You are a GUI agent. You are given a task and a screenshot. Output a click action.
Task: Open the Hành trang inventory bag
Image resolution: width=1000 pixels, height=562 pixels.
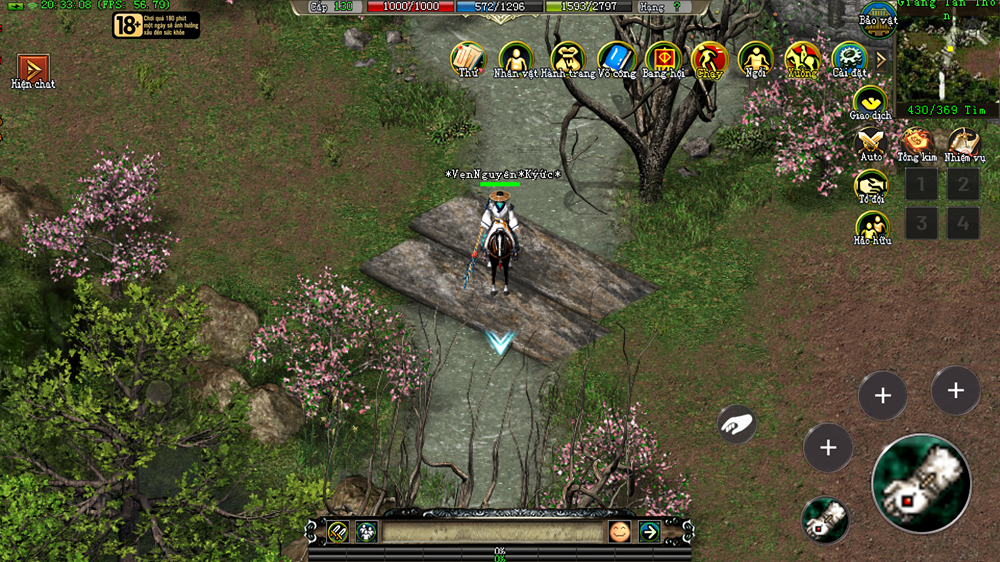point(567,57)
